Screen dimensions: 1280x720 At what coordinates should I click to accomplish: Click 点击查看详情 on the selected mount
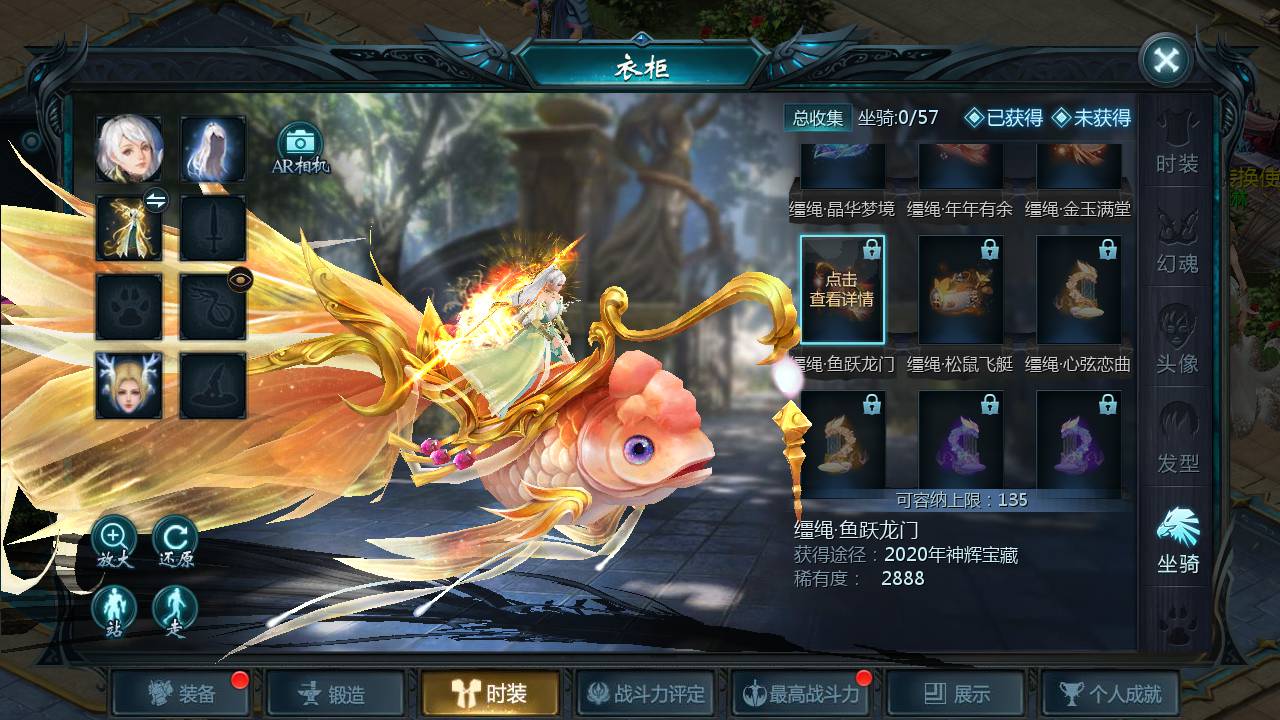point(841,291)
